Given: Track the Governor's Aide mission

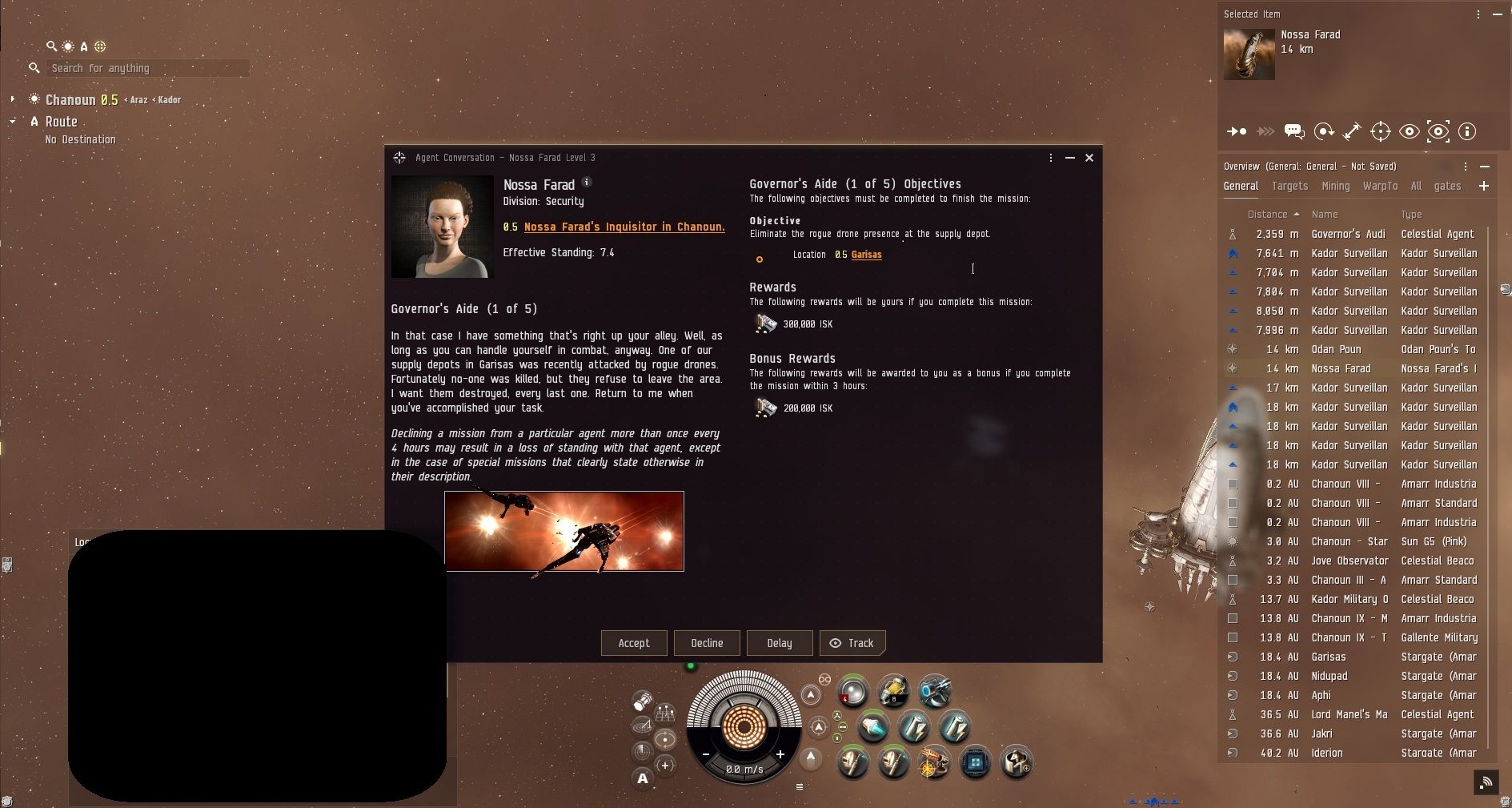Looking at the screenshot, I should 852,643.
